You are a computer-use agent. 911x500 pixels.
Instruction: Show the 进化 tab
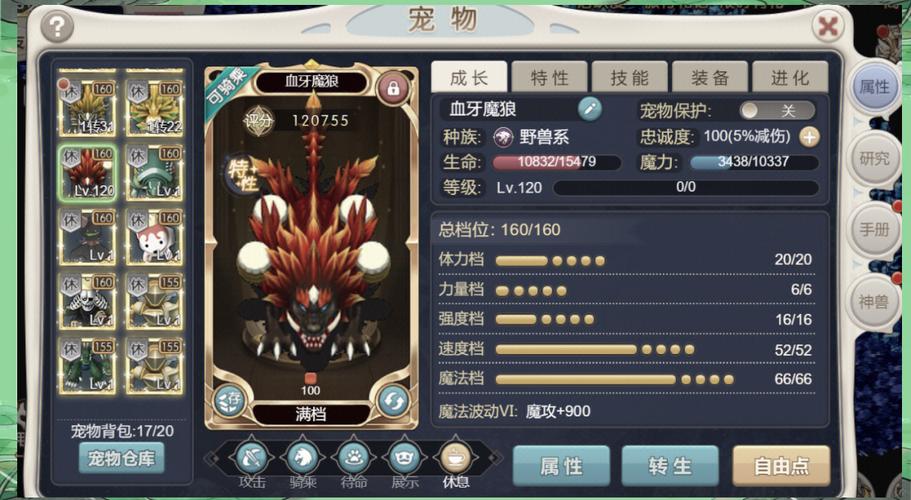click(789, 78)
